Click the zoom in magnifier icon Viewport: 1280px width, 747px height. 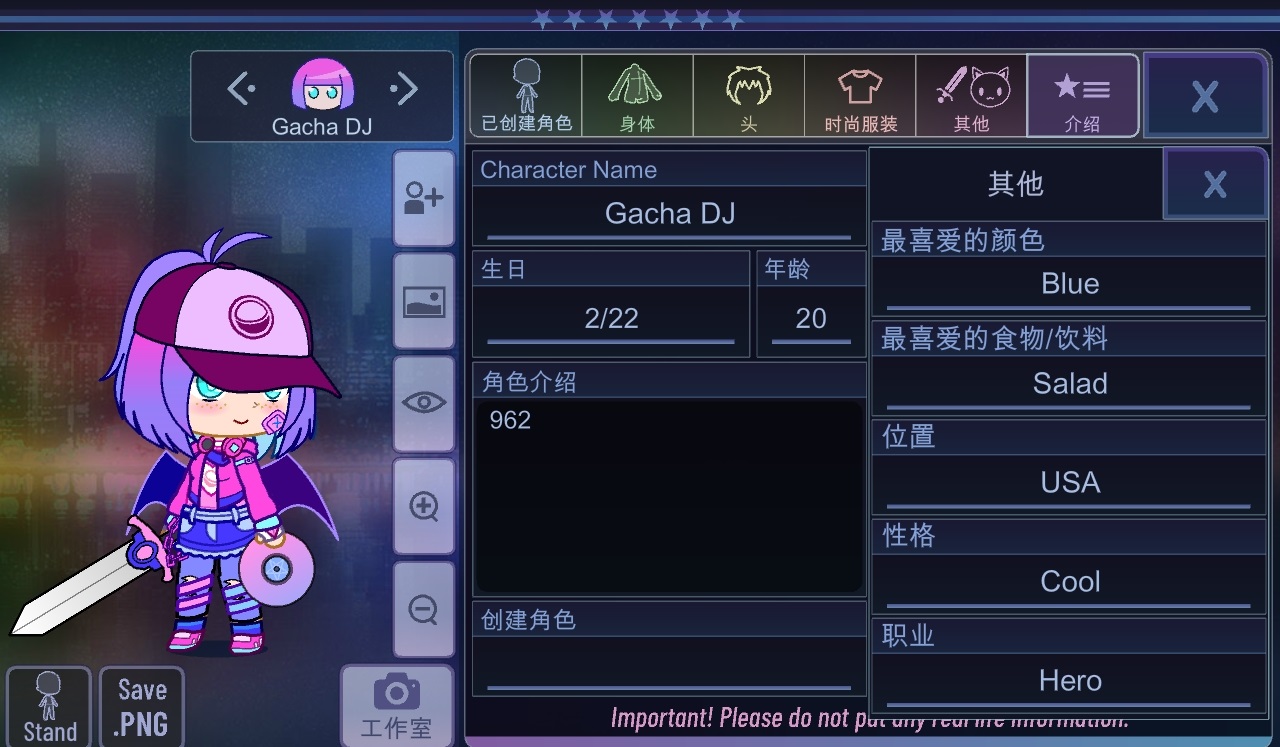pyautogui.click(x=423, y=506)
